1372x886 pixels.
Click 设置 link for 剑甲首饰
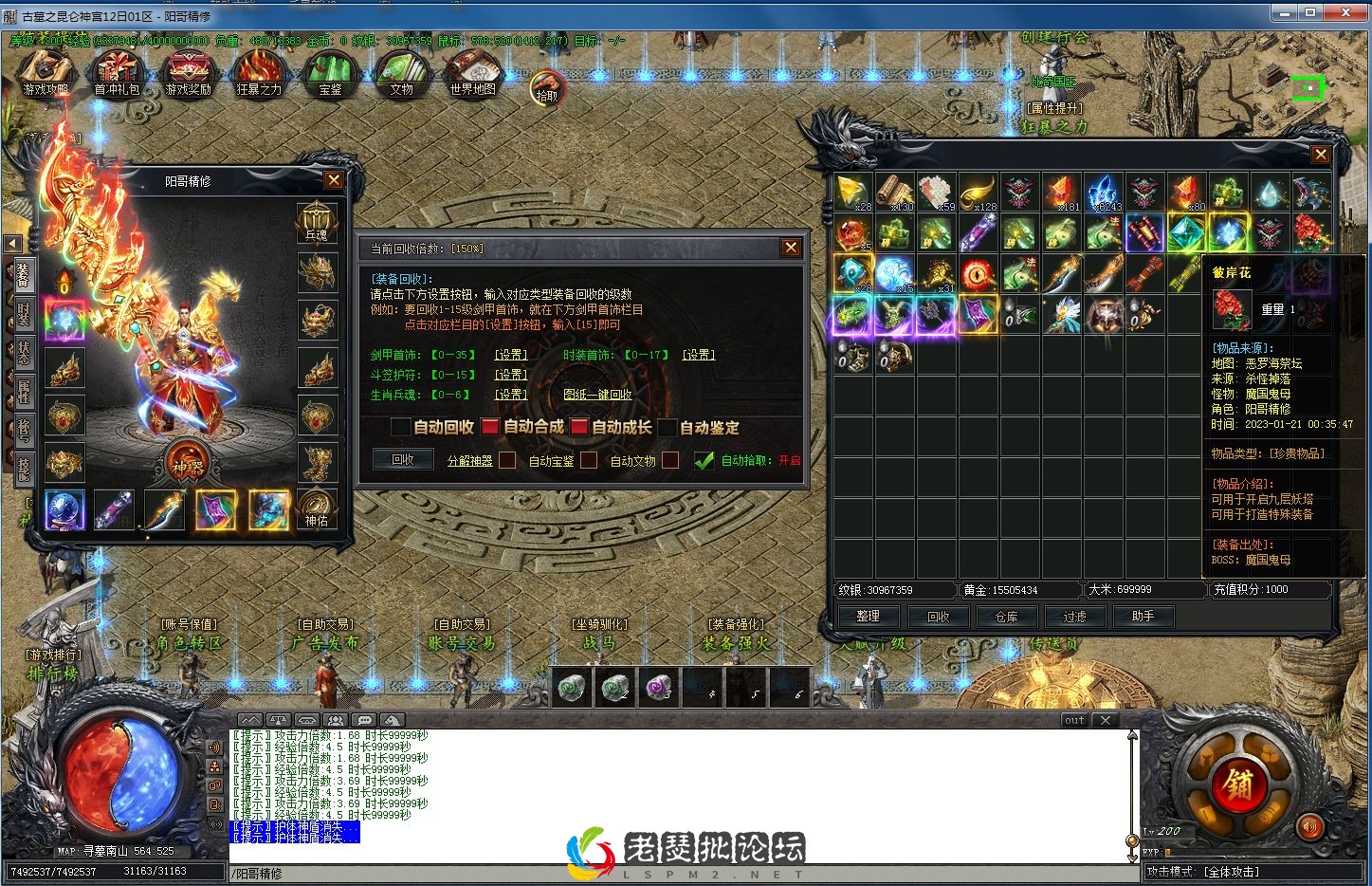[x=511, y=355]
